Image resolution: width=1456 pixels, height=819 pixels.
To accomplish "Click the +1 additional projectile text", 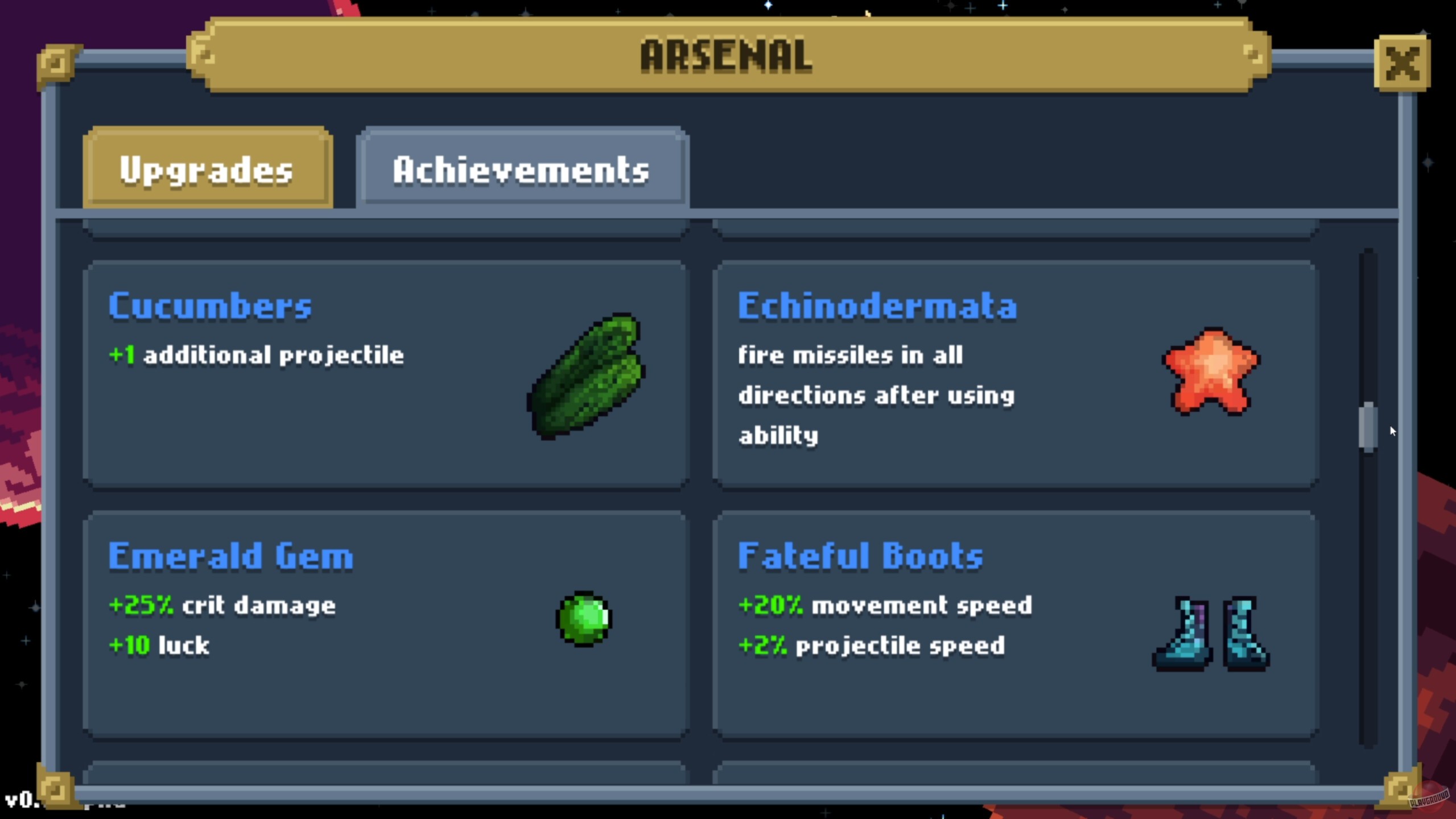I will click(256, 354).
